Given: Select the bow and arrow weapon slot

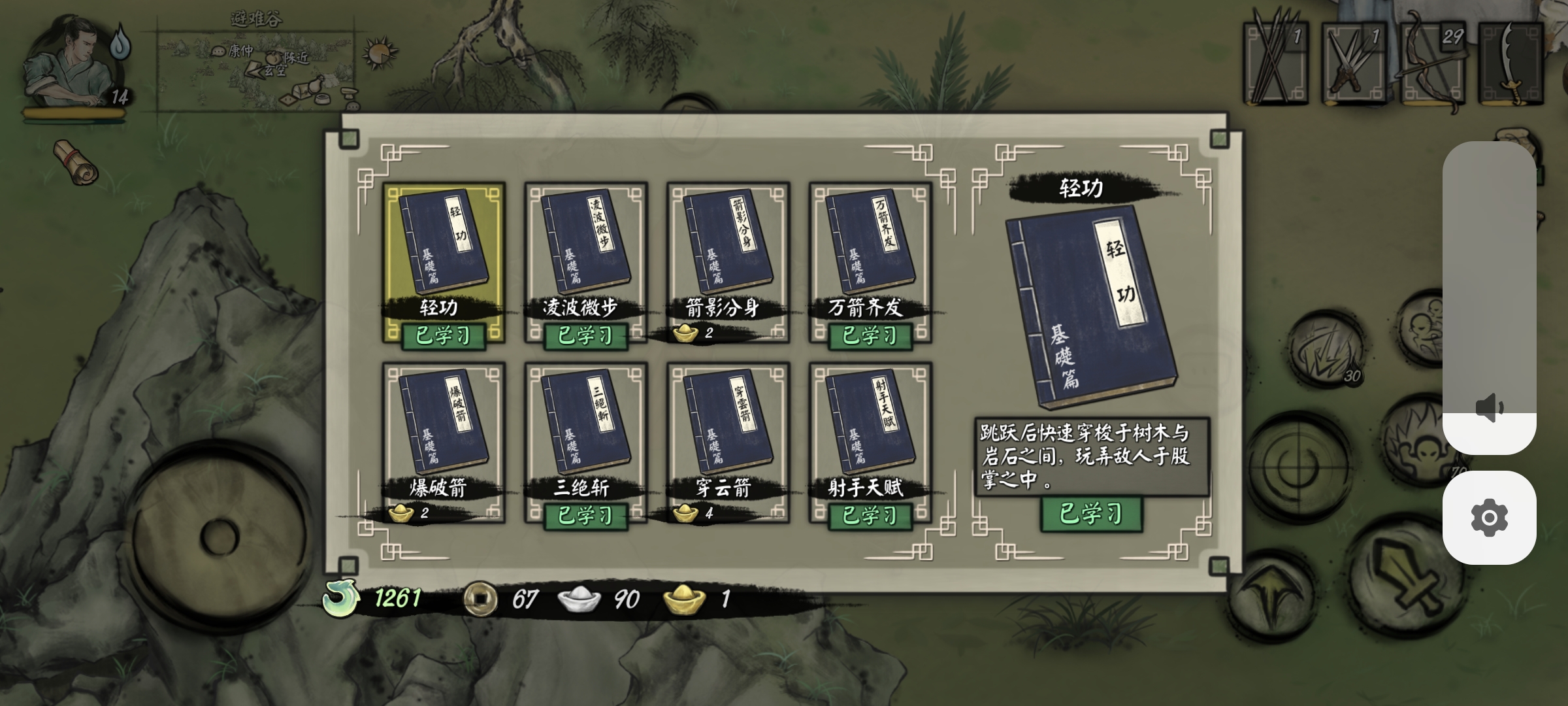Looking at the screenshot, I should [1433, 62].
